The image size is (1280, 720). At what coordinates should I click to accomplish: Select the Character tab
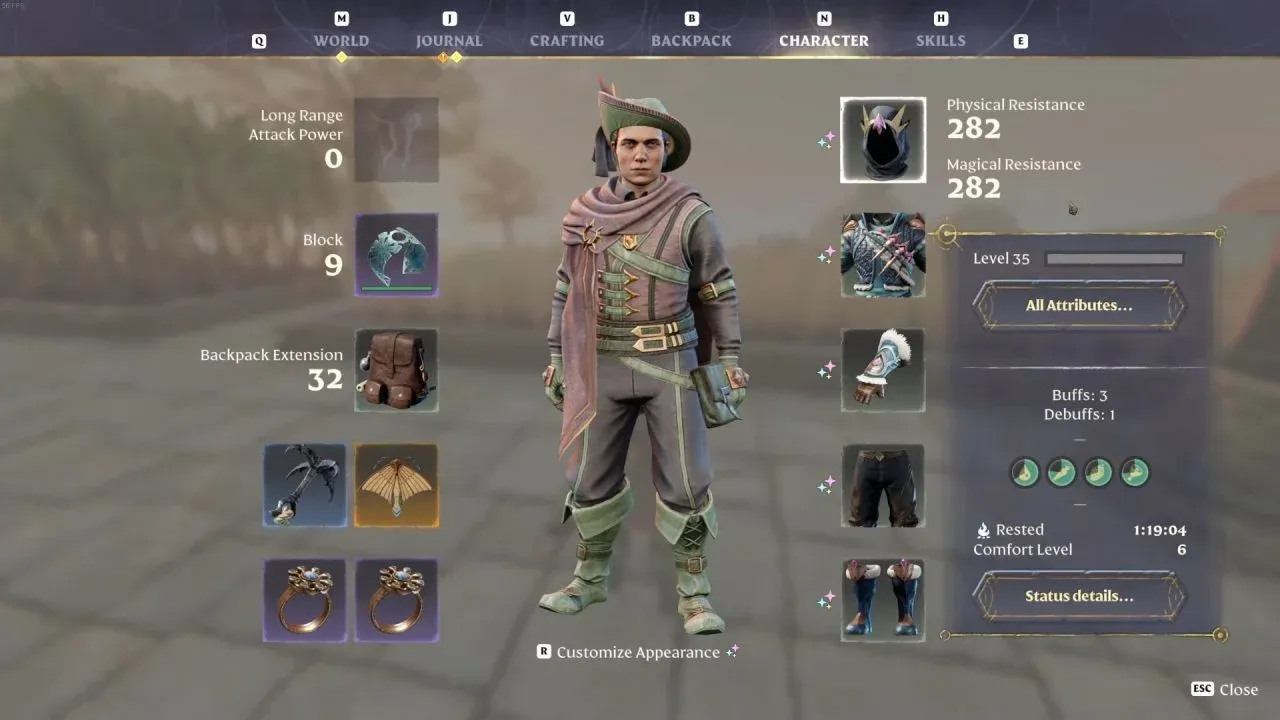pyautogui.click(x=824, y=41)
